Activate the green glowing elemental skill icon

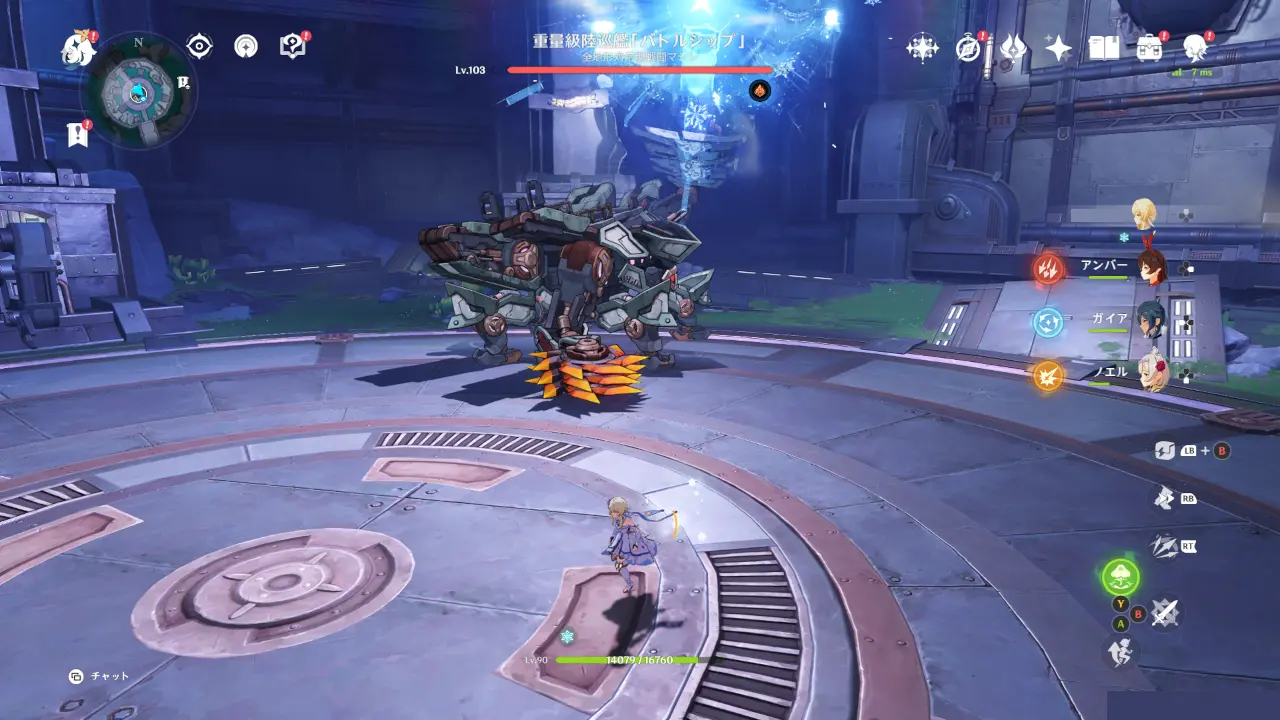[1120, 576]
